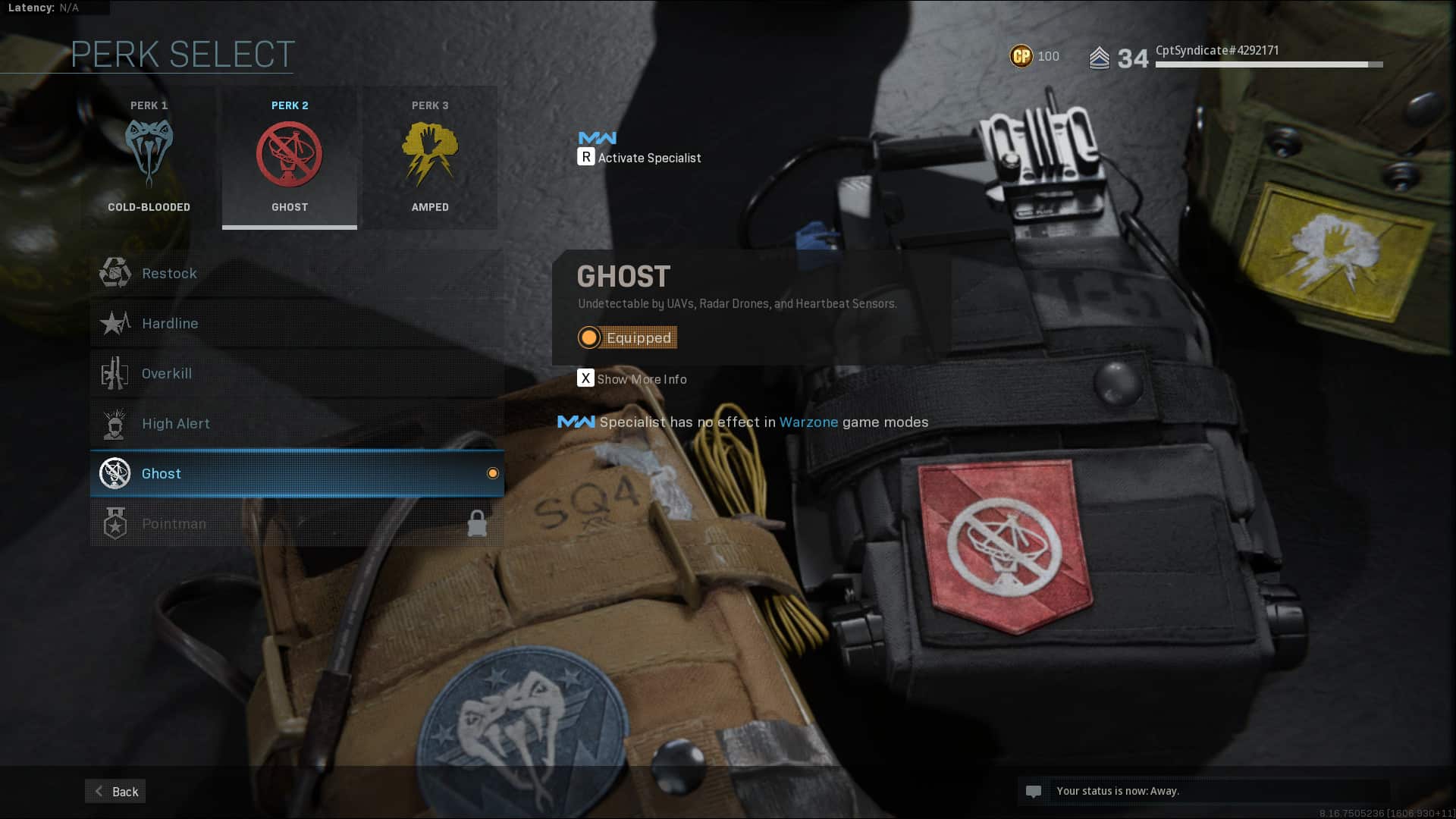Choose the High Alert perk
1456x819 pixels.
coord(297,424)
